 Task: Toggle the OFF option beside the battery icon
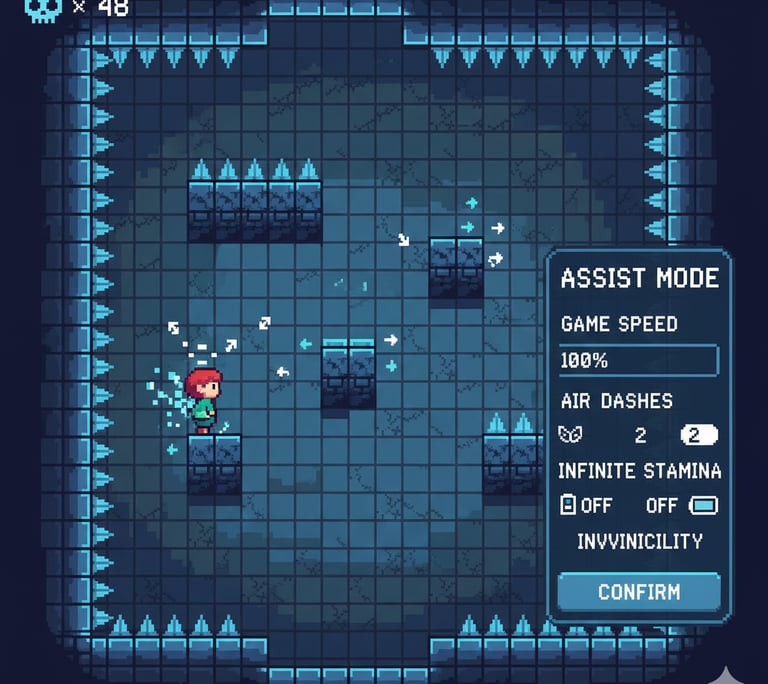click(x=587, y=505)
